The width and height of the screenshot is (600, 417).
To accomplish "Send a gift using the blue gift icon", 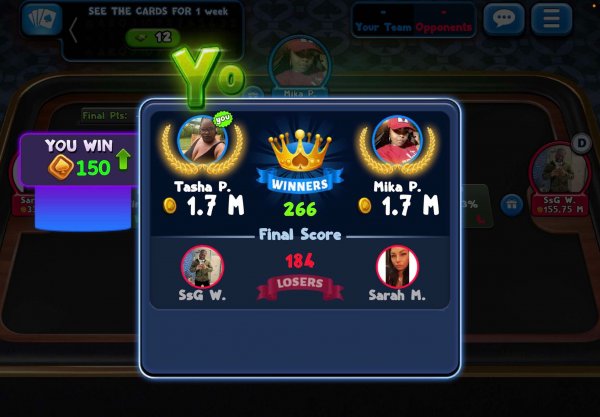I will pyautogui.click(x=511, y=204).
